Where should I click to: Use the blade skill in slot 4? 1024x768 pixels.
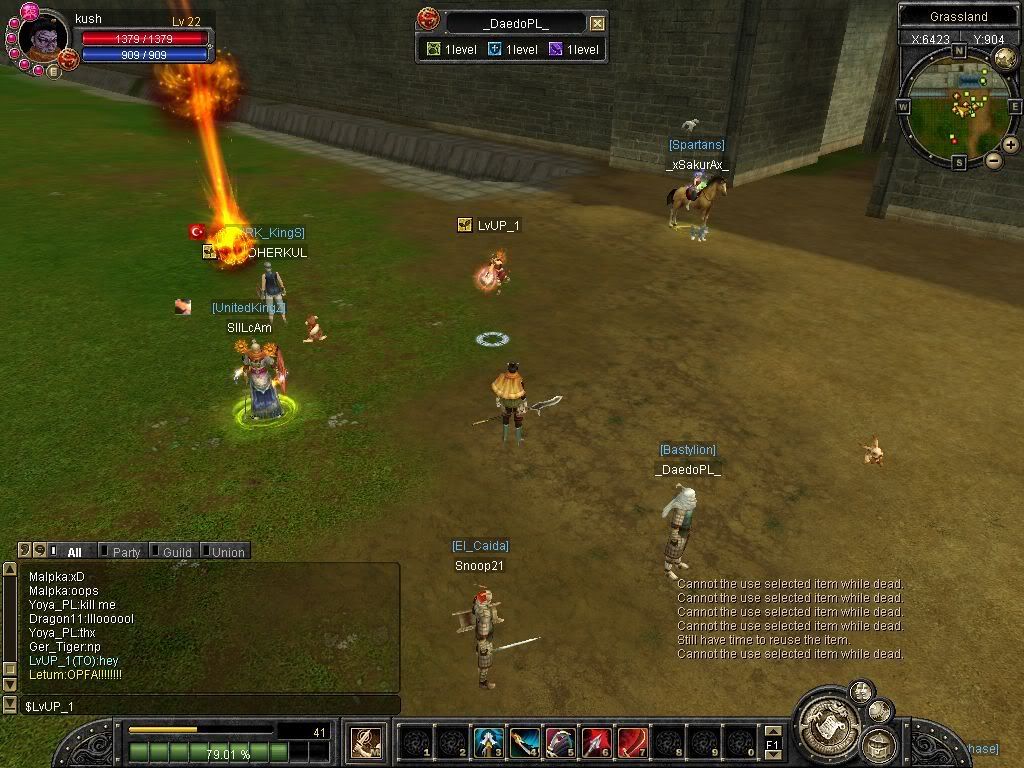524,742
